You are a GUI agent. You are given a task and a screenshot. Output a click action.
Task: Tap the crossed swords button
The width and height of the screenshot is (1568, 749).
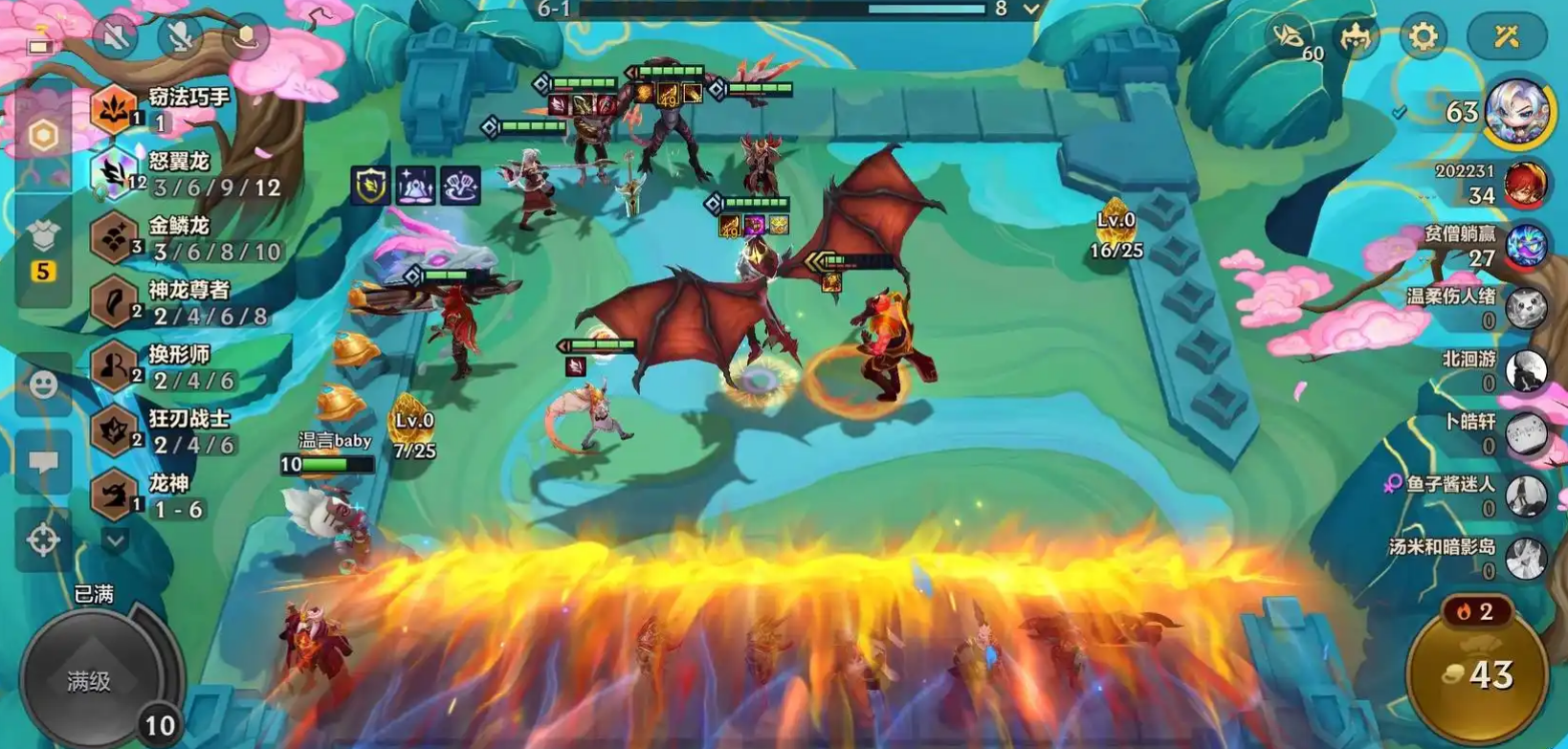click(x=1507, y=37)
